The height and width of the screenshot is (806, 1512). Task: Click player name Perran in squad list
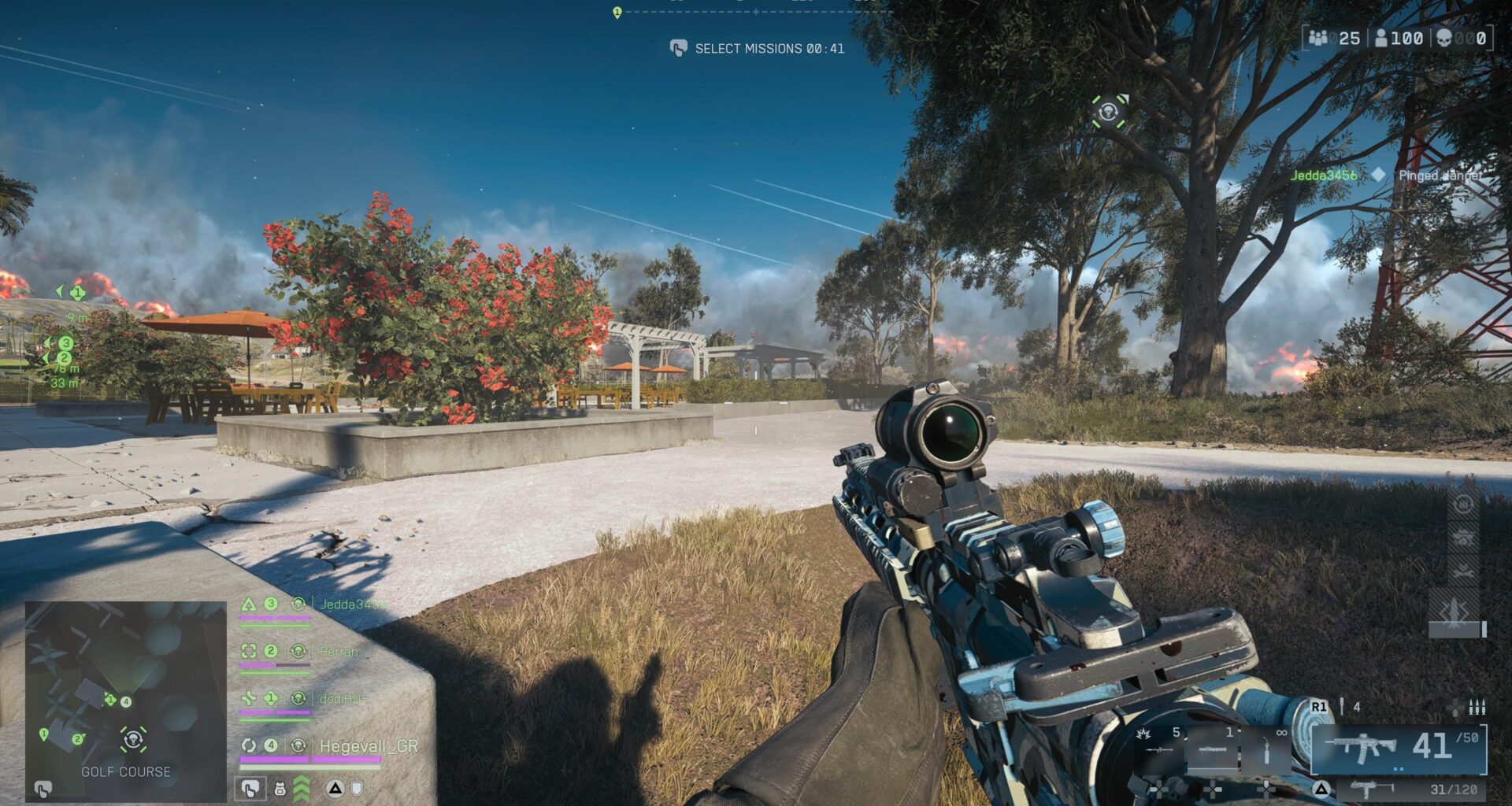(x=339, y=653)
